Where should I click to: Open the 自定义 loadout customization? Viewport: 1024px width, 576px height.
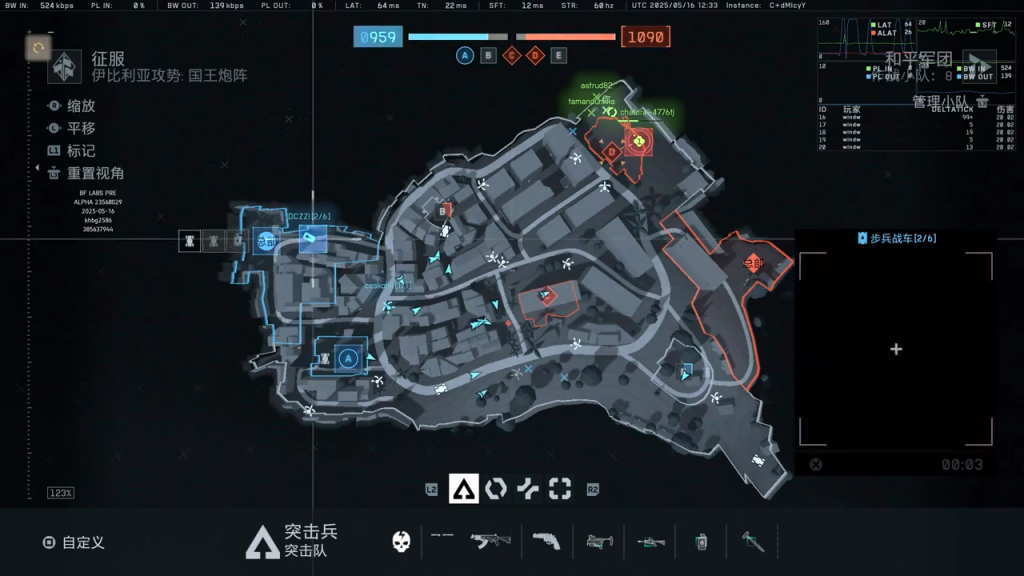[x=74, y=542]
